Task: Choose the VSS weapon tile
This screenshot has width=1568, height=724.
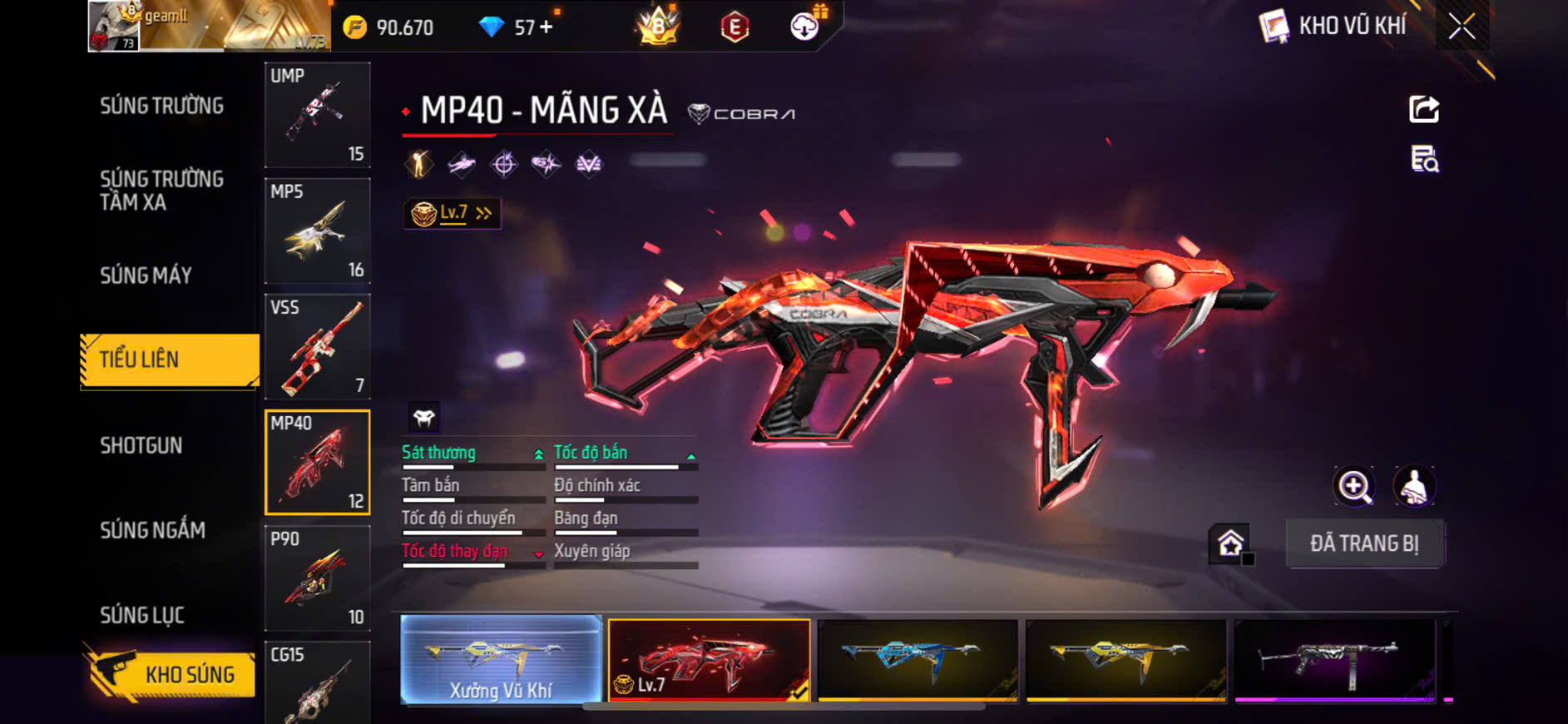Action: [317, 346]
